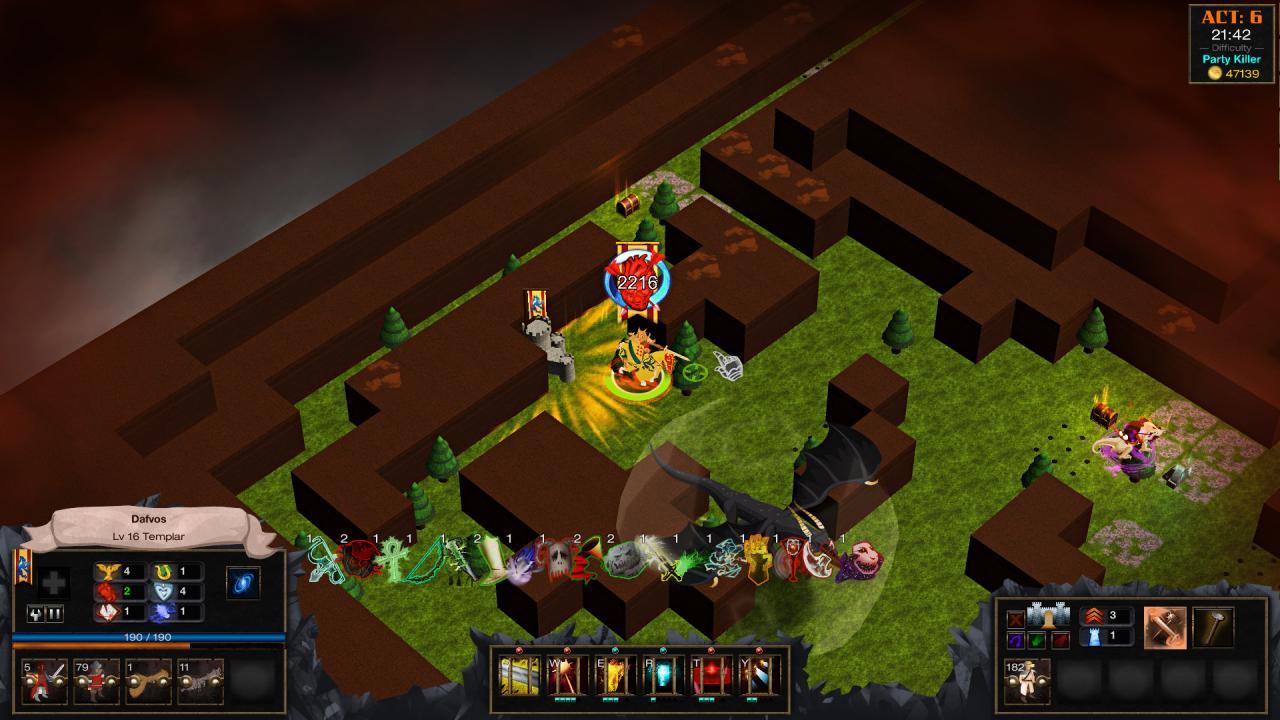Select the green swatch under the castle

tap(1037, 640)
